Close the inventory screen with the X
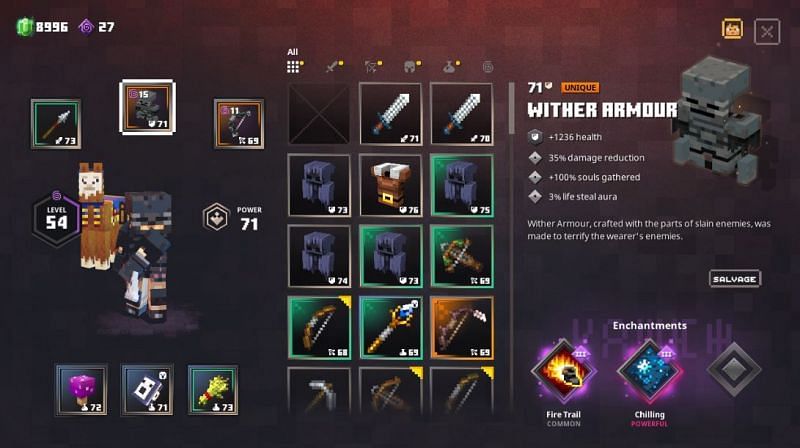Image resolution: width=800 pixels, height=448 pixels. click(x=767, y=32)
